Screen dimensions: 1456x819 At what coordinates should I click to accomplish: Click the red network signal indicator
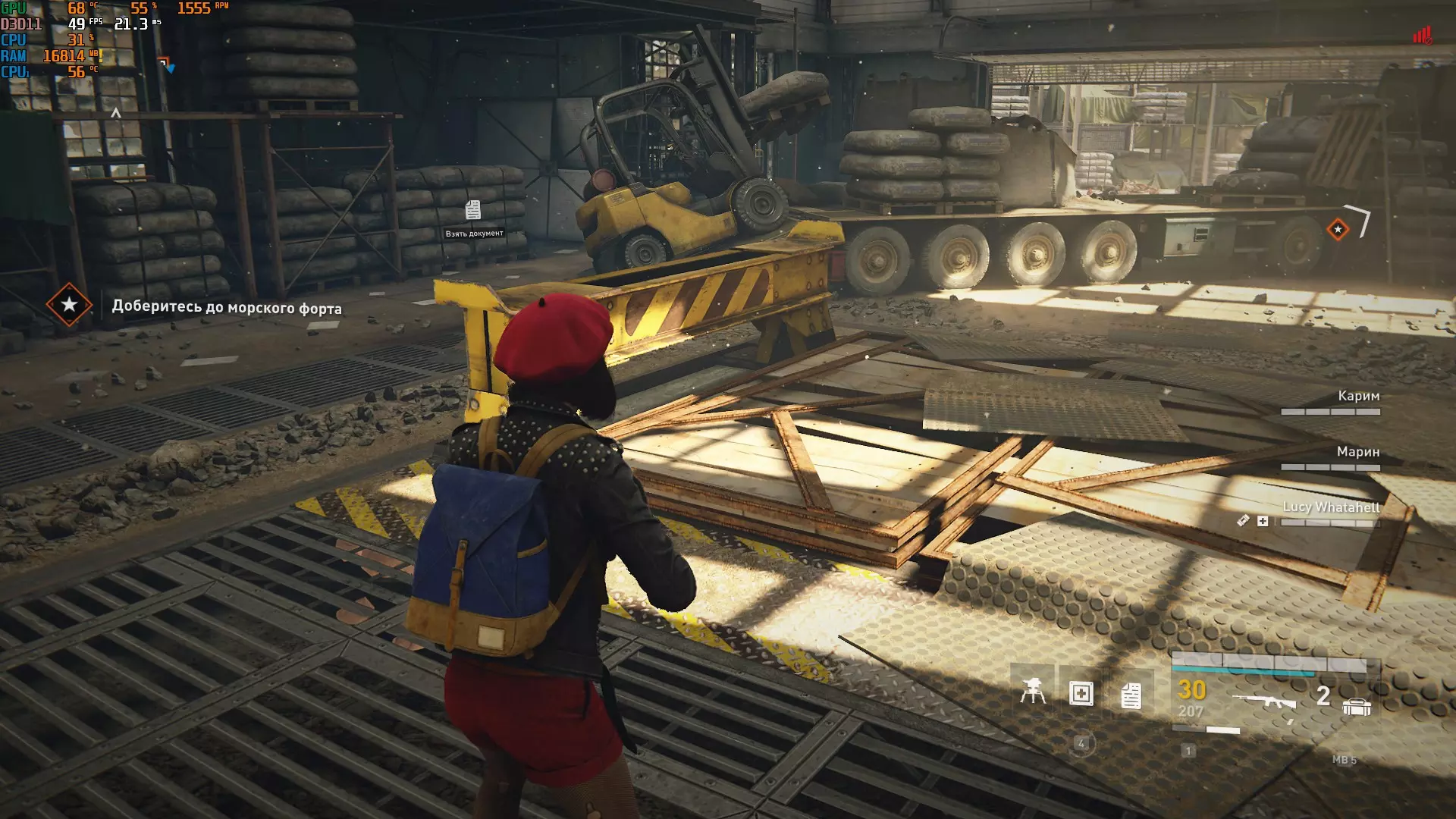pyautogui.click(x=1421, y=36)
